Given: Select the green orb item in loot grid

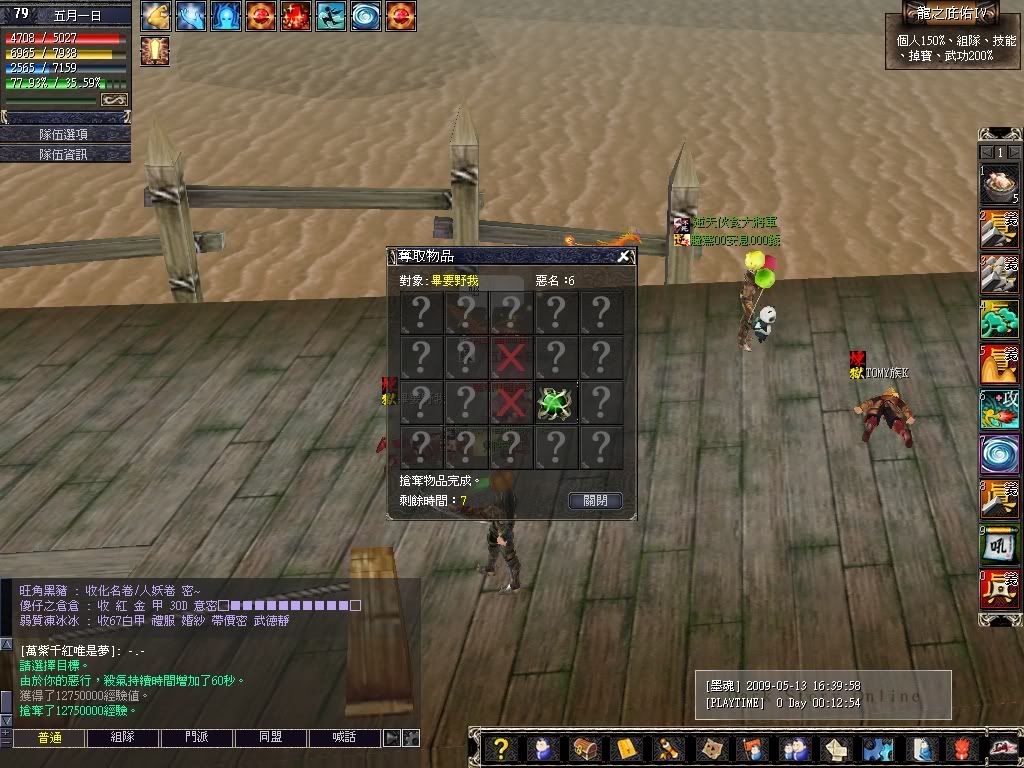Looking at the screenshot, I should 555,402.
